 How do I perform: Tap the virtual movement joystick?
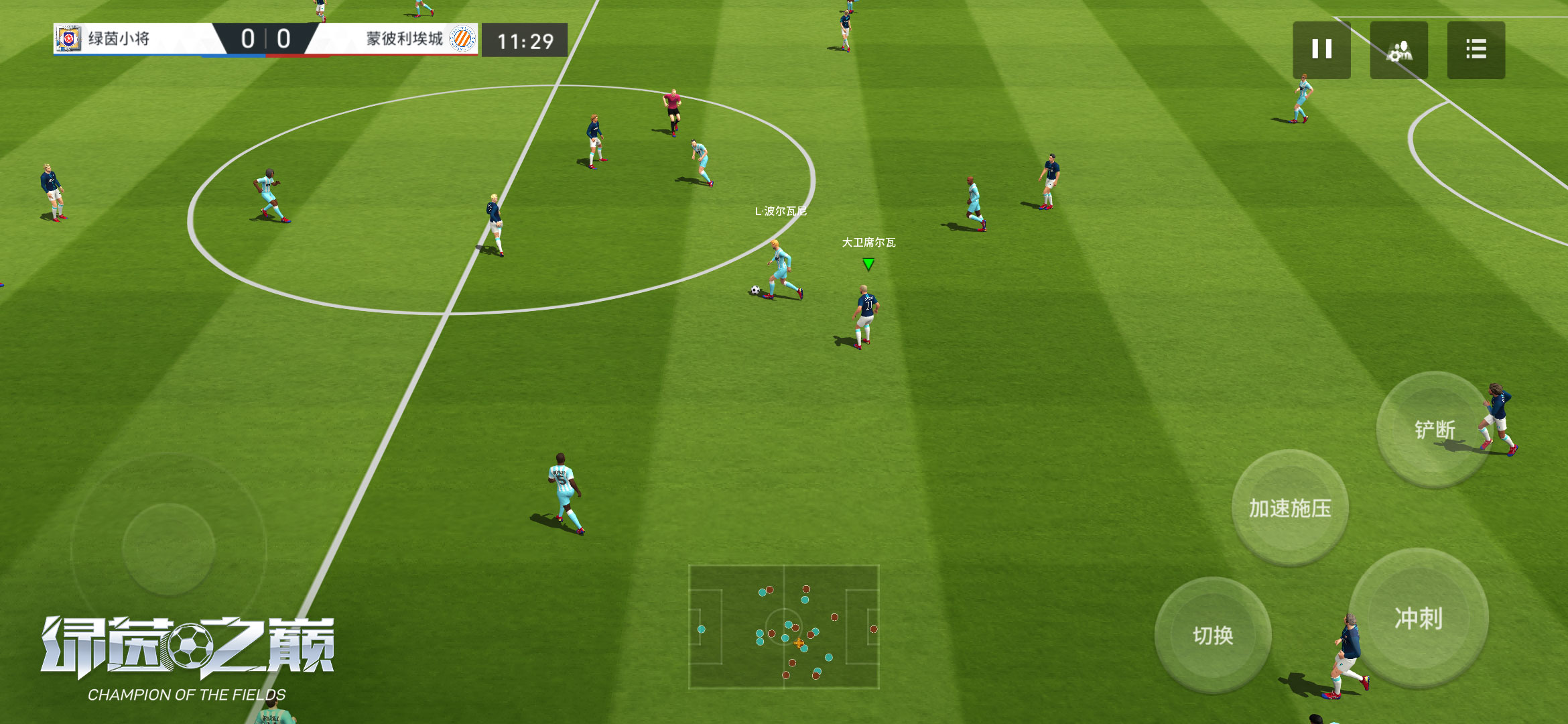coord(168,549)
